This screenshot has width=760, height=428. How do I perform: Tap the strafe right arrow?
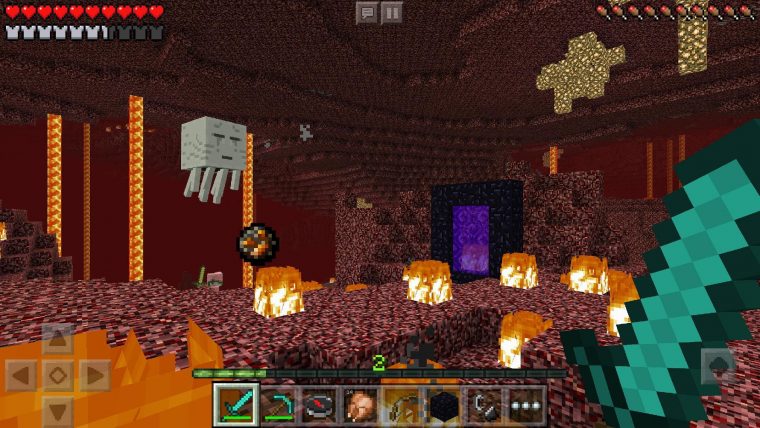(94, 375)
